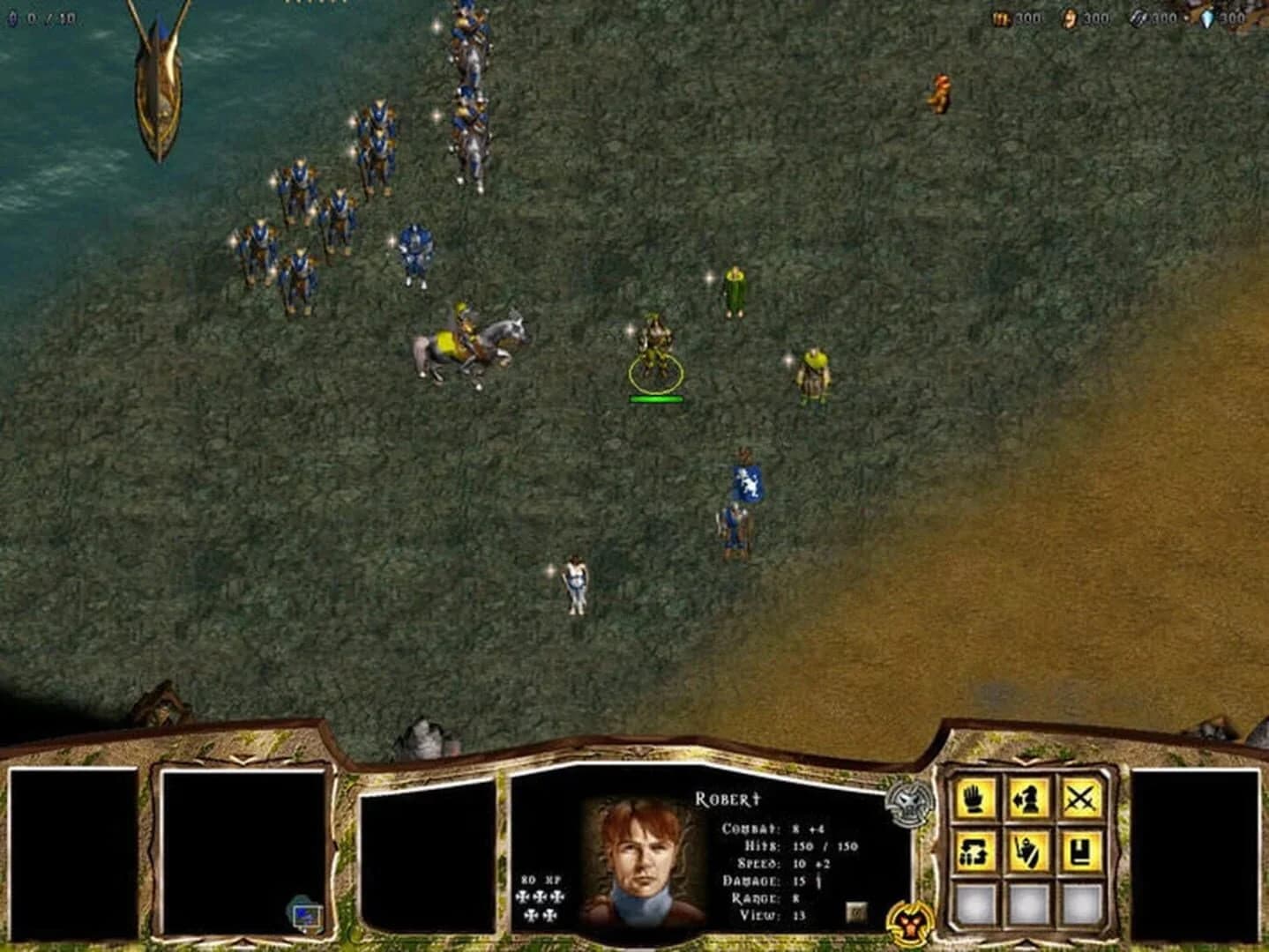Expand the orange faction crest at panel bottom
The height and width of the screenshot is (952, 1269).
pyautogui.click(x=911, y=923)
